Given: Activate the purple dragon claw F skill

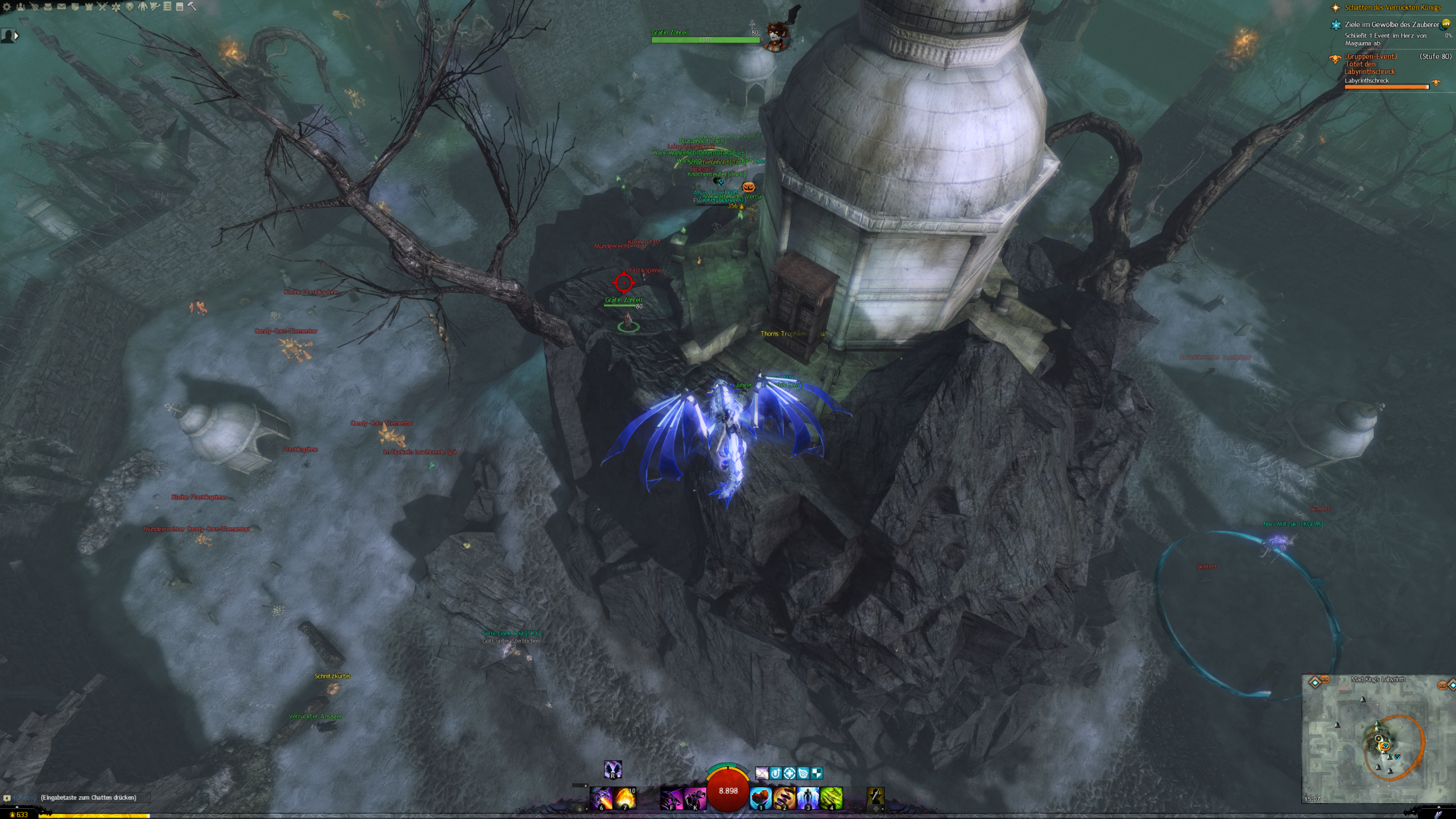Looking at the screenshot, I should (x=671, y=798).
